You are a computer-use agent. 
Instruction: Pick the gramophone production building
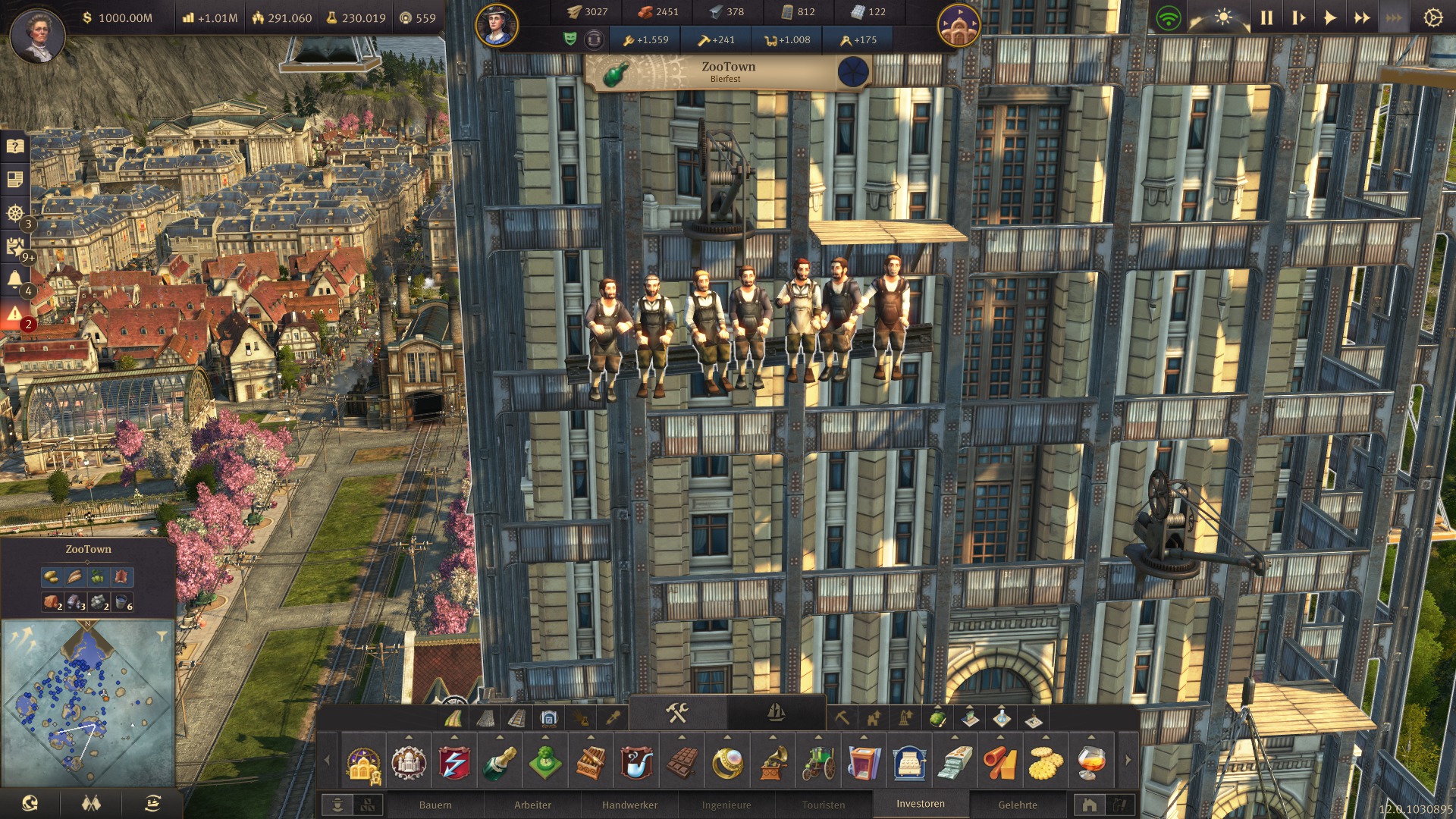click(773, 762)
